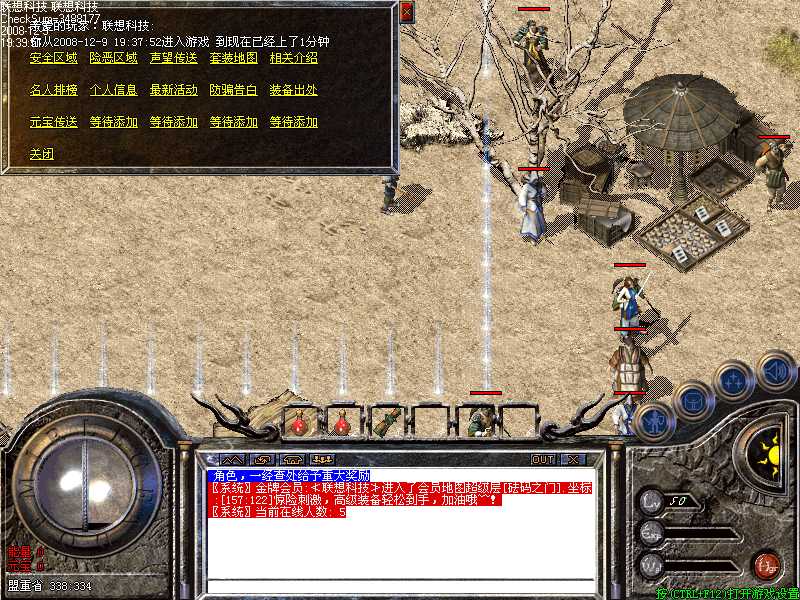
Task: Click the chat text input bar
Action: pos(400,586)
